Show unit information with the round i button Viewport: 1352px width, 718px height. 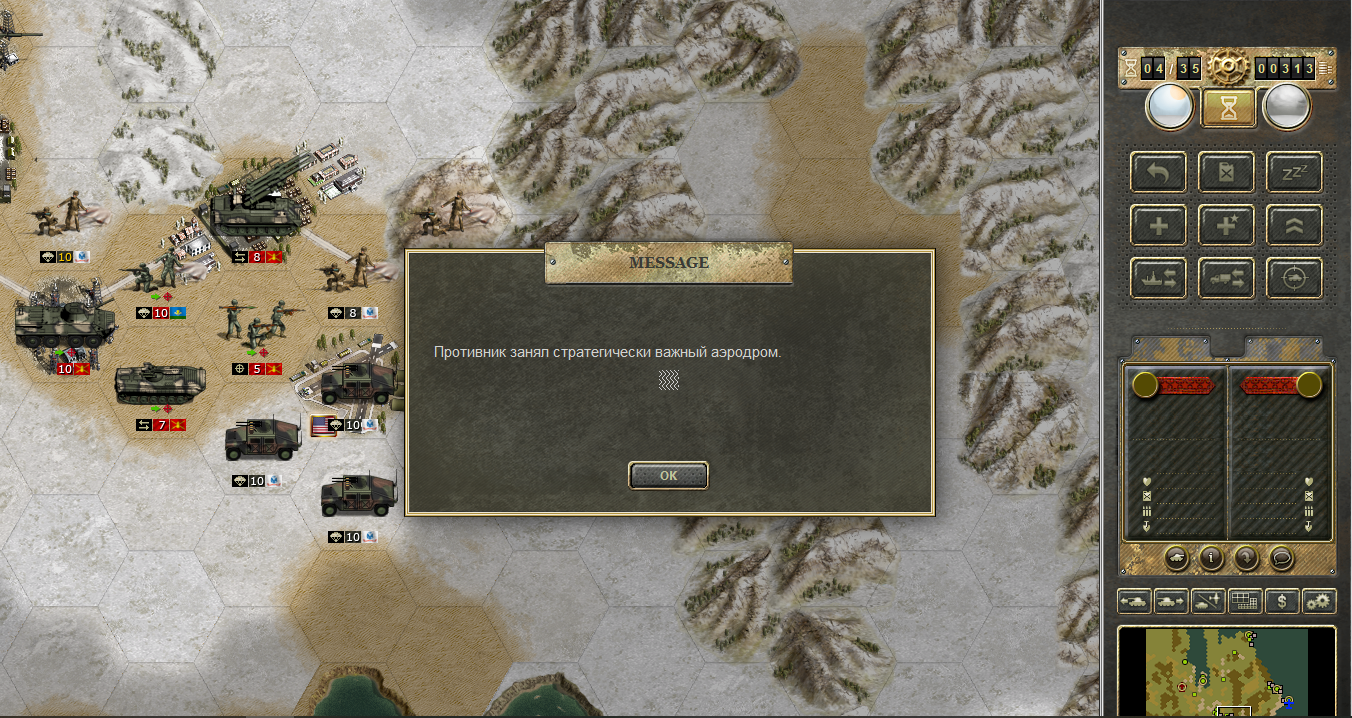[x=1212, y=558]
